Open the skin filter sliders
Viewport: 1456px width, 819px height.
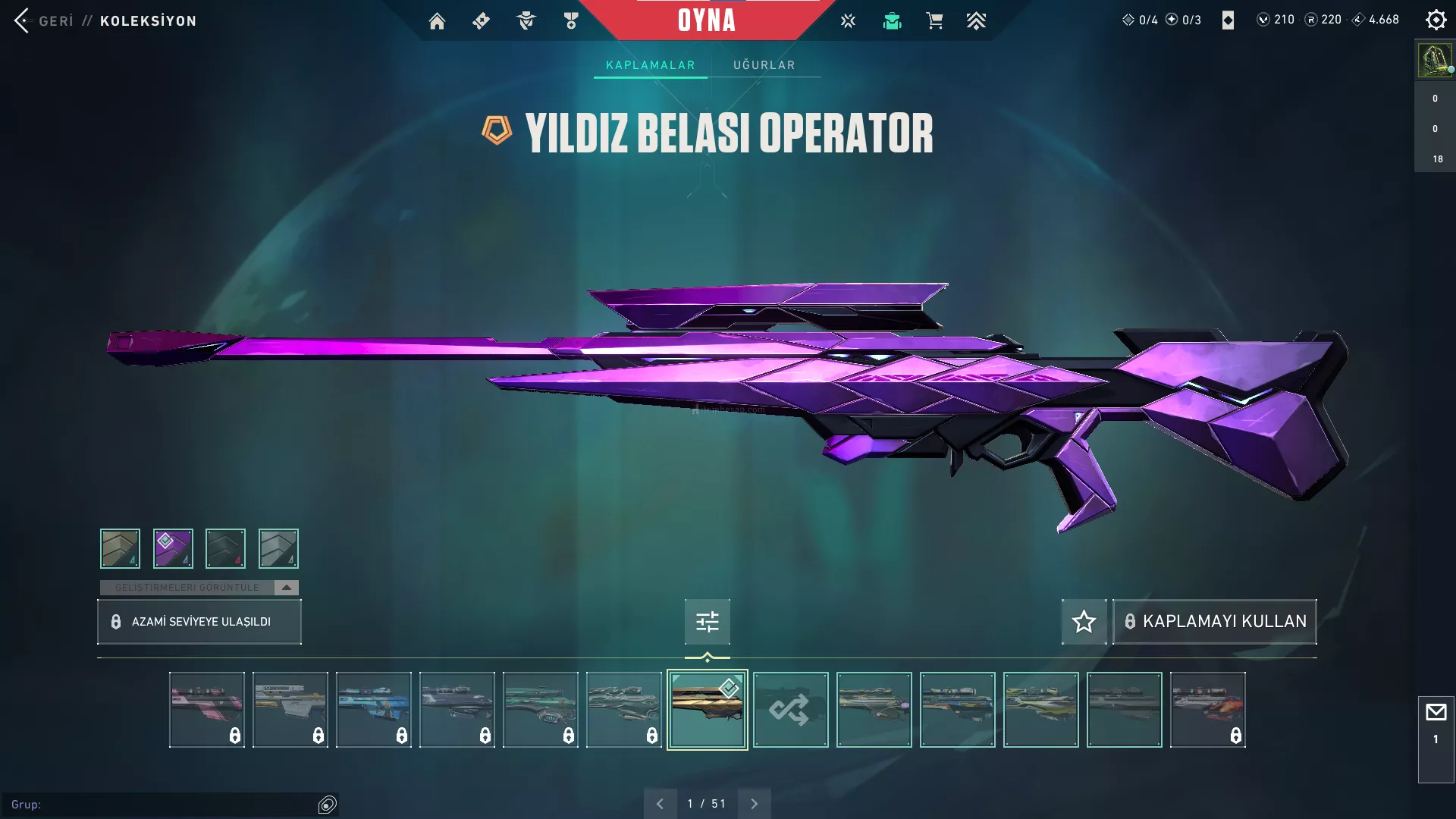point(707,622)
